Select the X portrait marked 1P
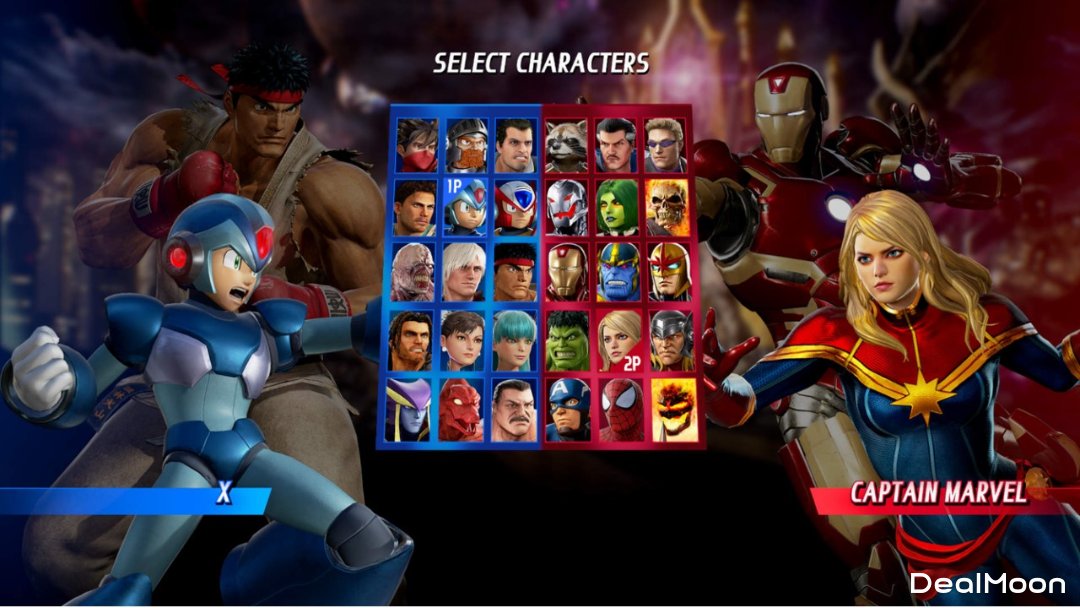1080x608 pixels. point(466,208)
